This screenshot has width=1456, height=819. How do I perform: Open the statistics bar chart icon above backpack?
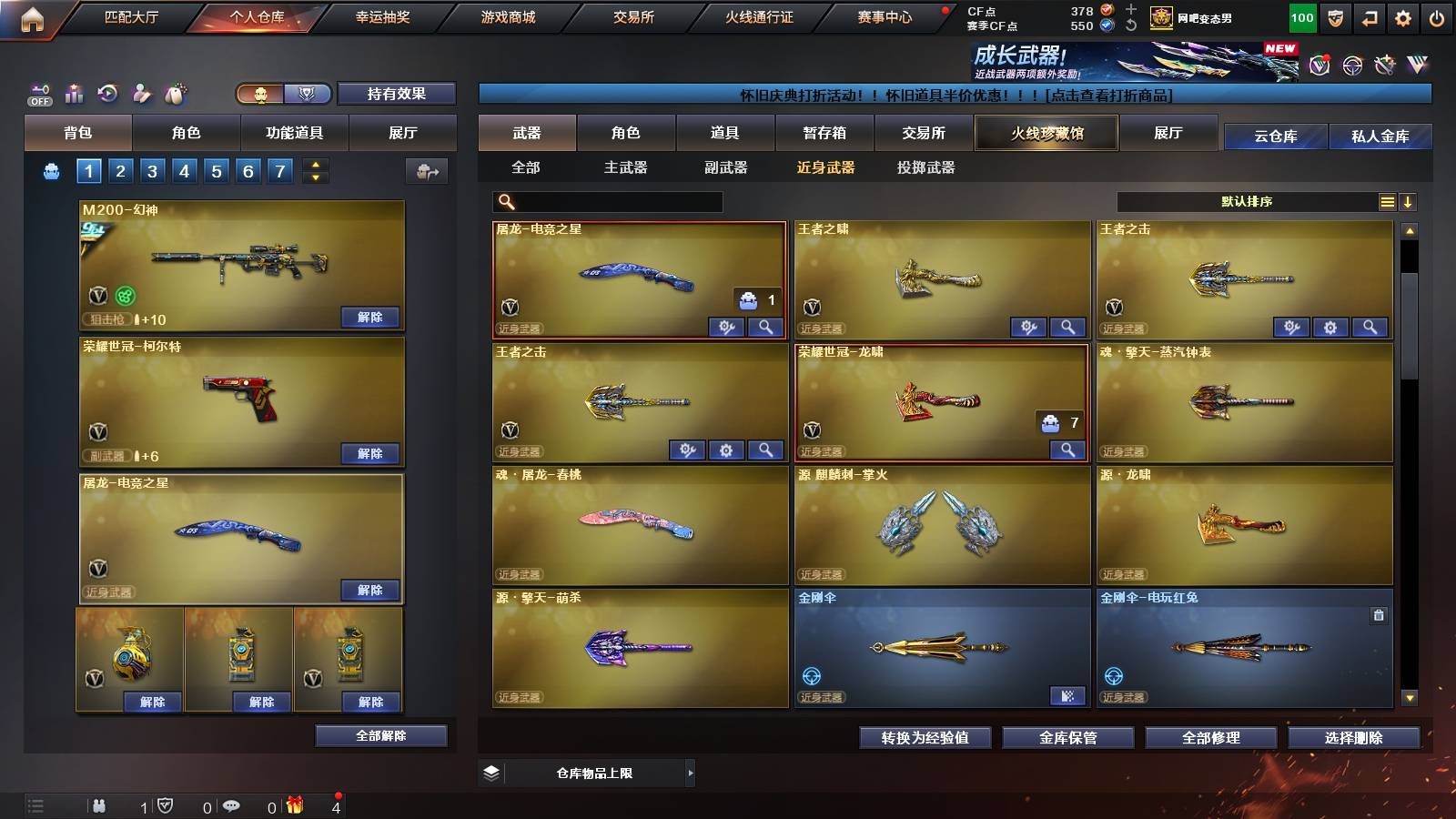tap(75, 93)
